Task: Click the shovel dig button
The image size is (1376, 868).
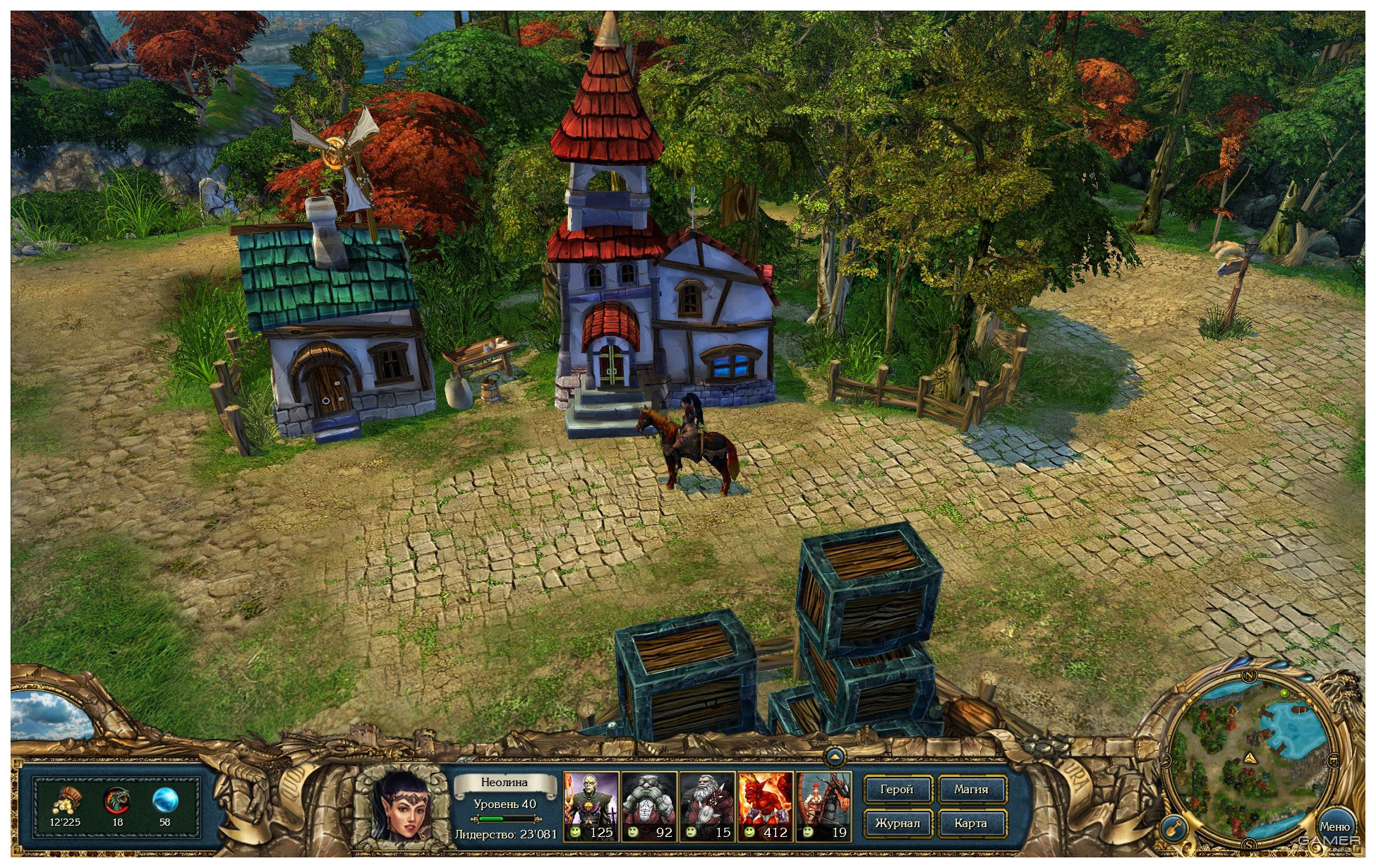Action: tap(1172, 828)
